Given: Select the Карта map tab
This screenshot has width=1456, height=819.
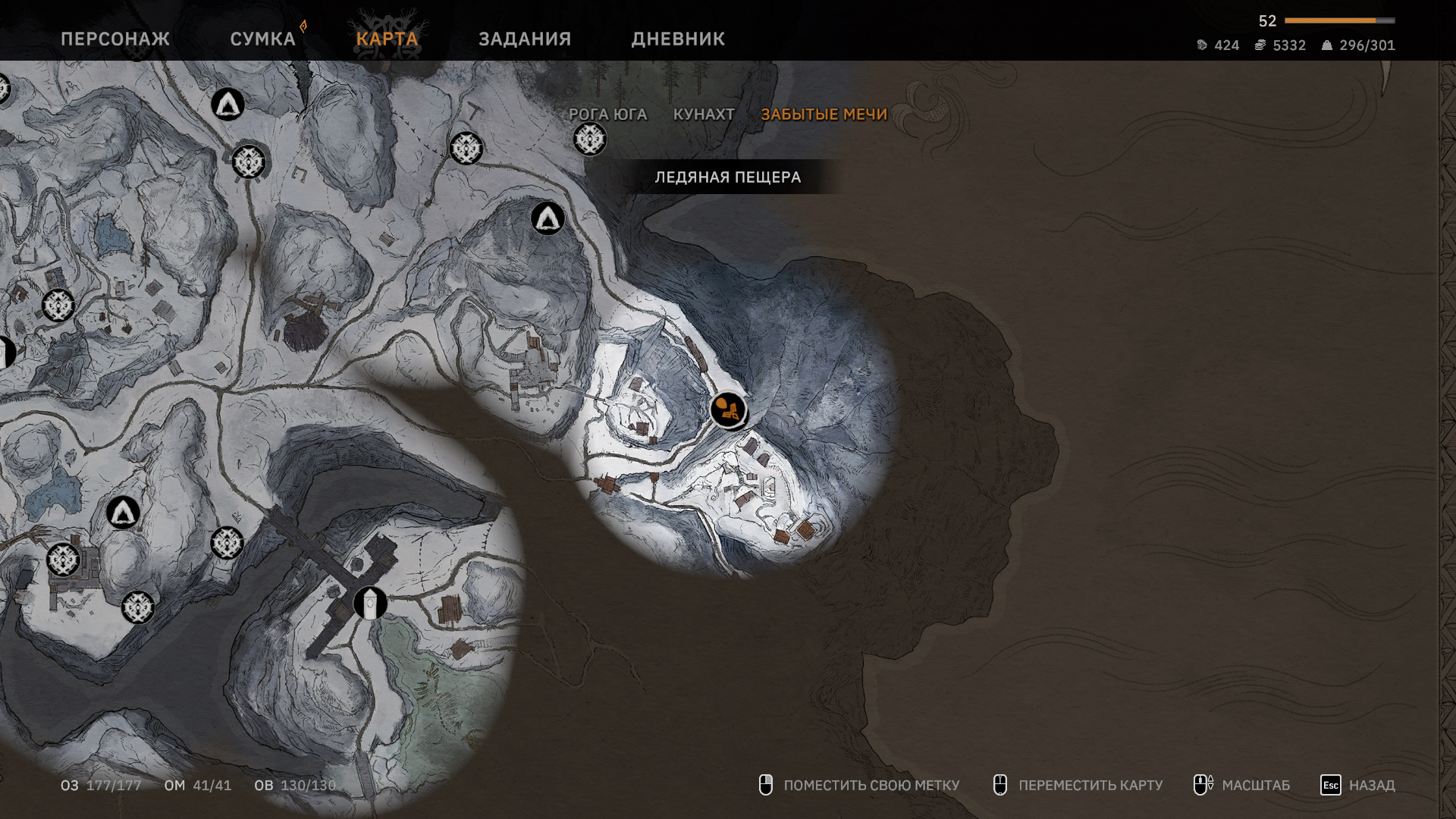Looking at the screenshot, I should point(387,39).
